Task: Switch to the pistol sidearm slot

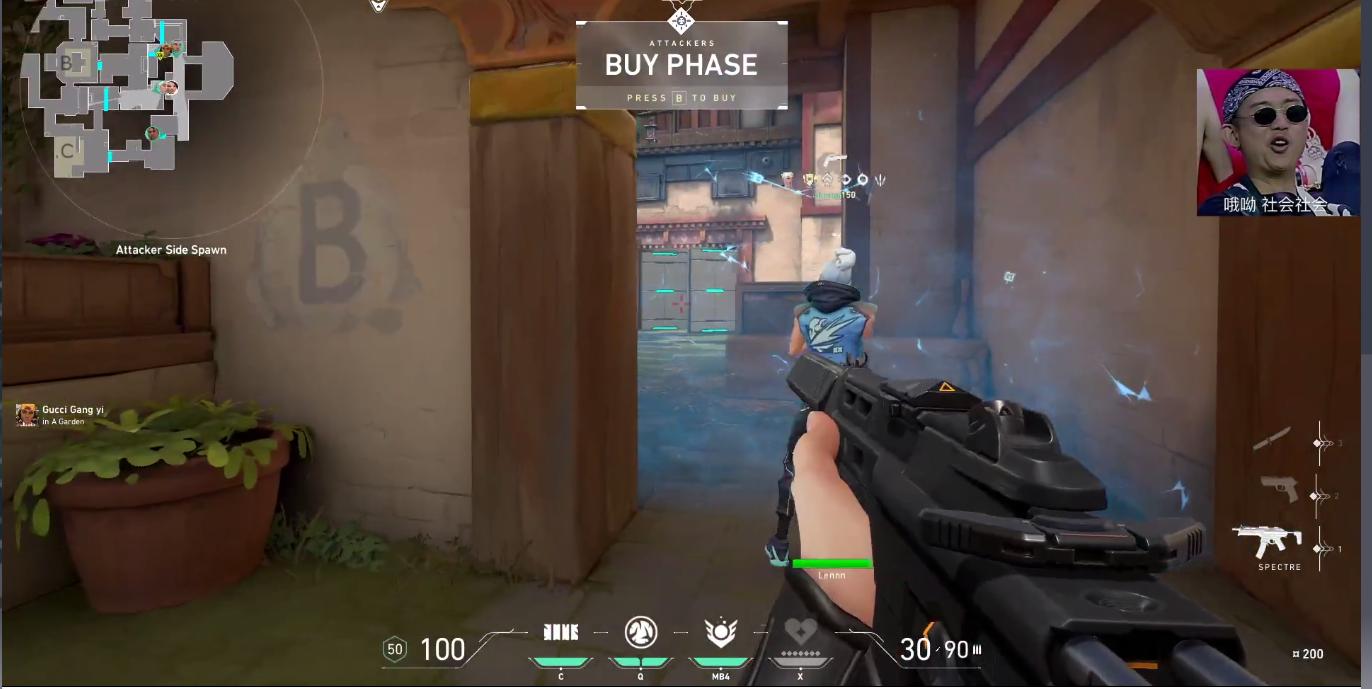Action: click(1279, 489)
